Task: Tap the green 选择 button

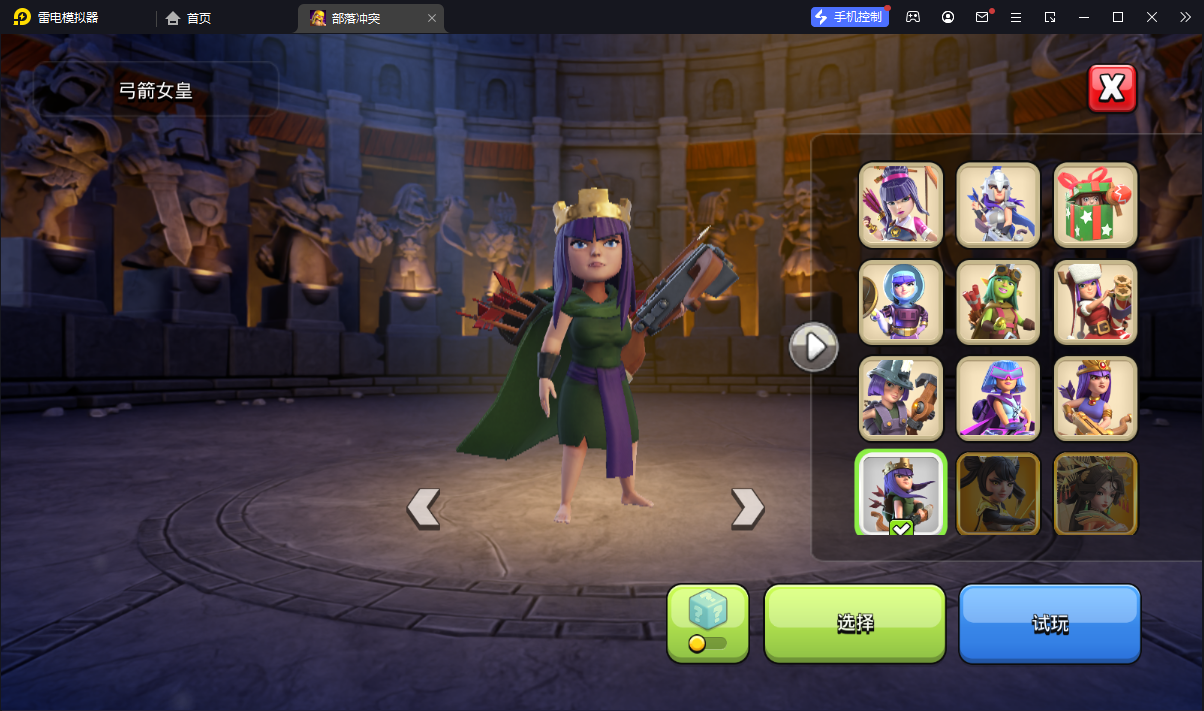Action: click(x=855, y=623)
